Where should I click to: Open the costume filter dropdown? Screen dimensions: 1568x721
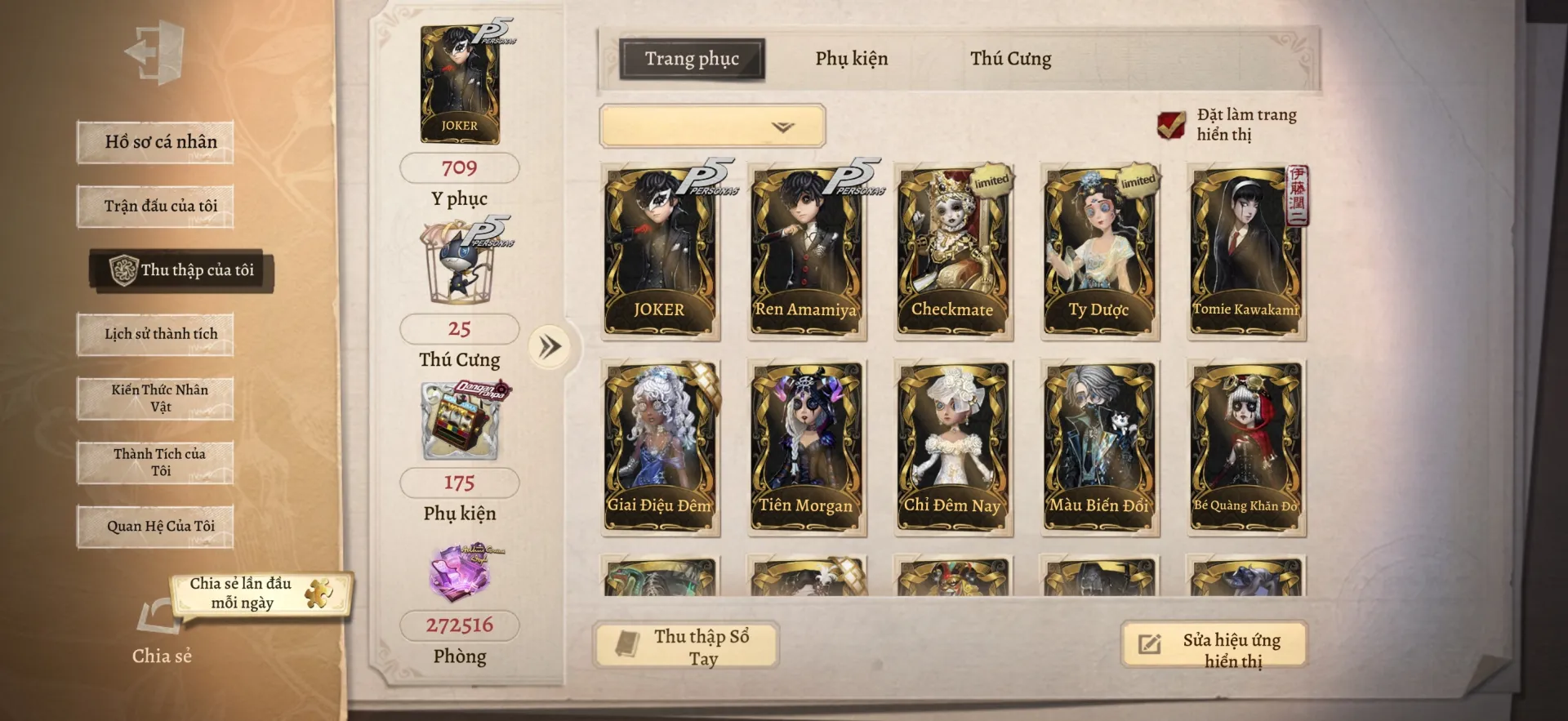[712, 127]
